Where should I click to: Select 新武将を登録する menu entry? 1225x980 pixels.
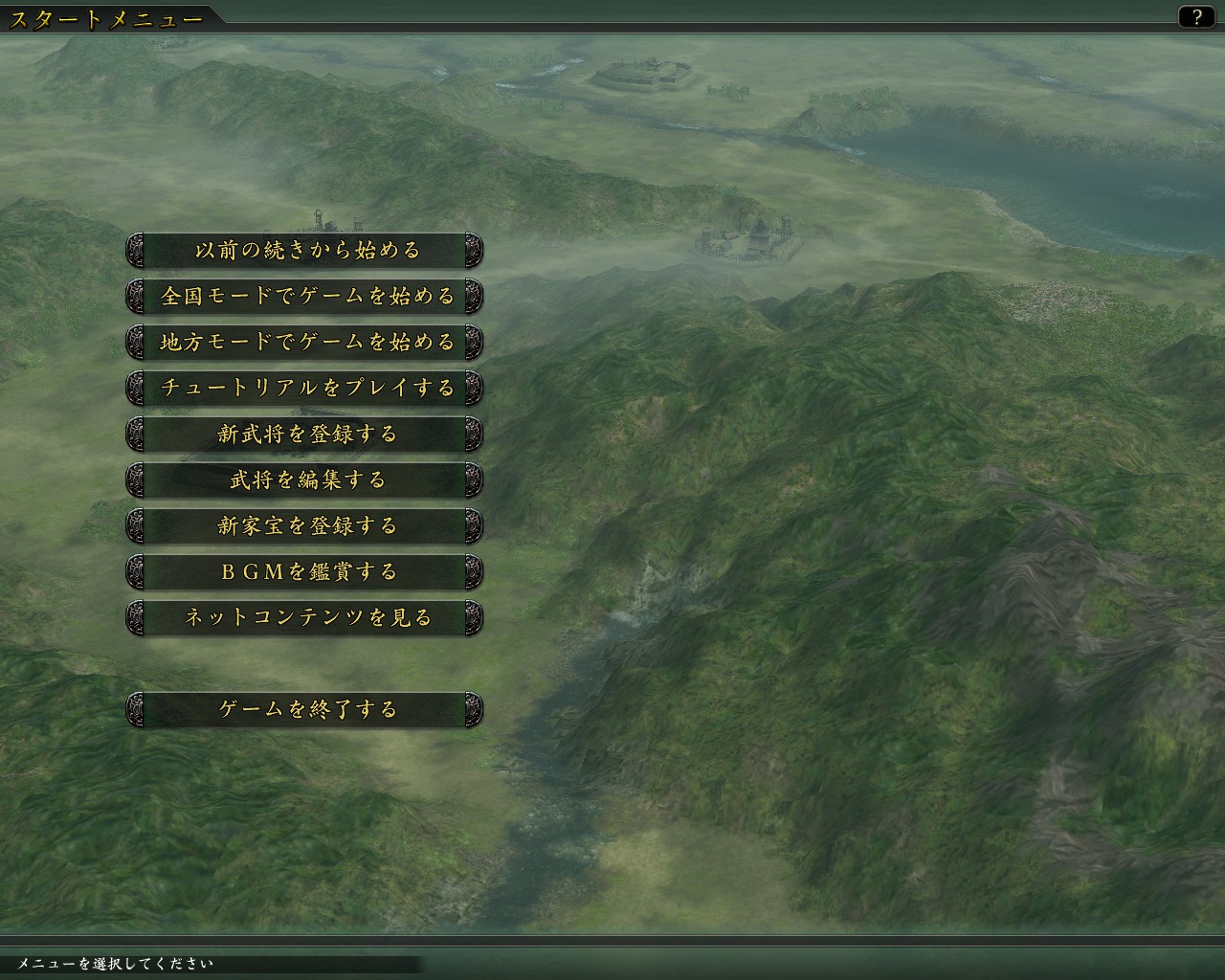(304, 434)
